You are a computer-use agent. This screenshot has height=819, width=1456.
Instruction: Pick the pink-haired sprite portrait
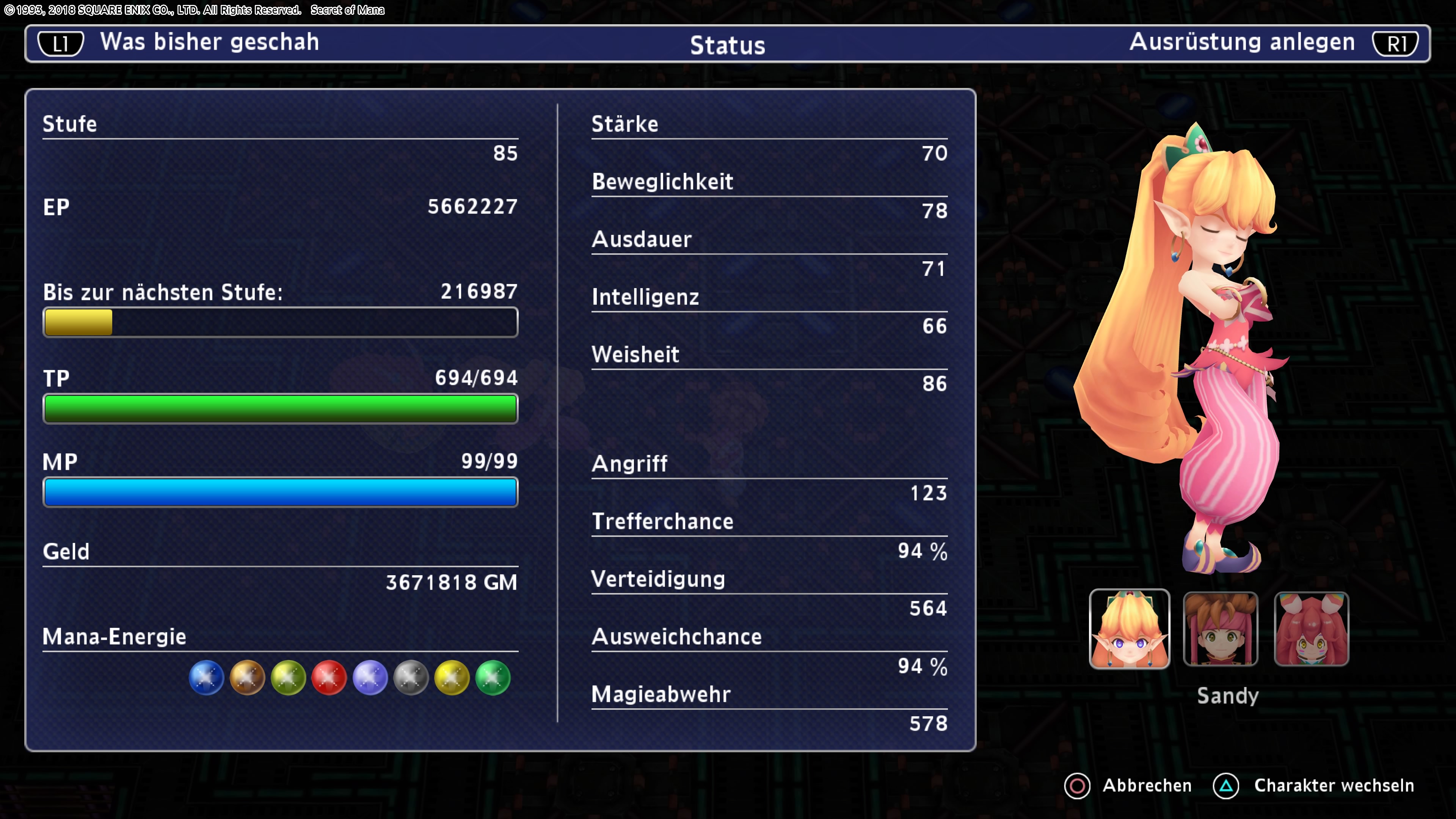point(1311,629)
